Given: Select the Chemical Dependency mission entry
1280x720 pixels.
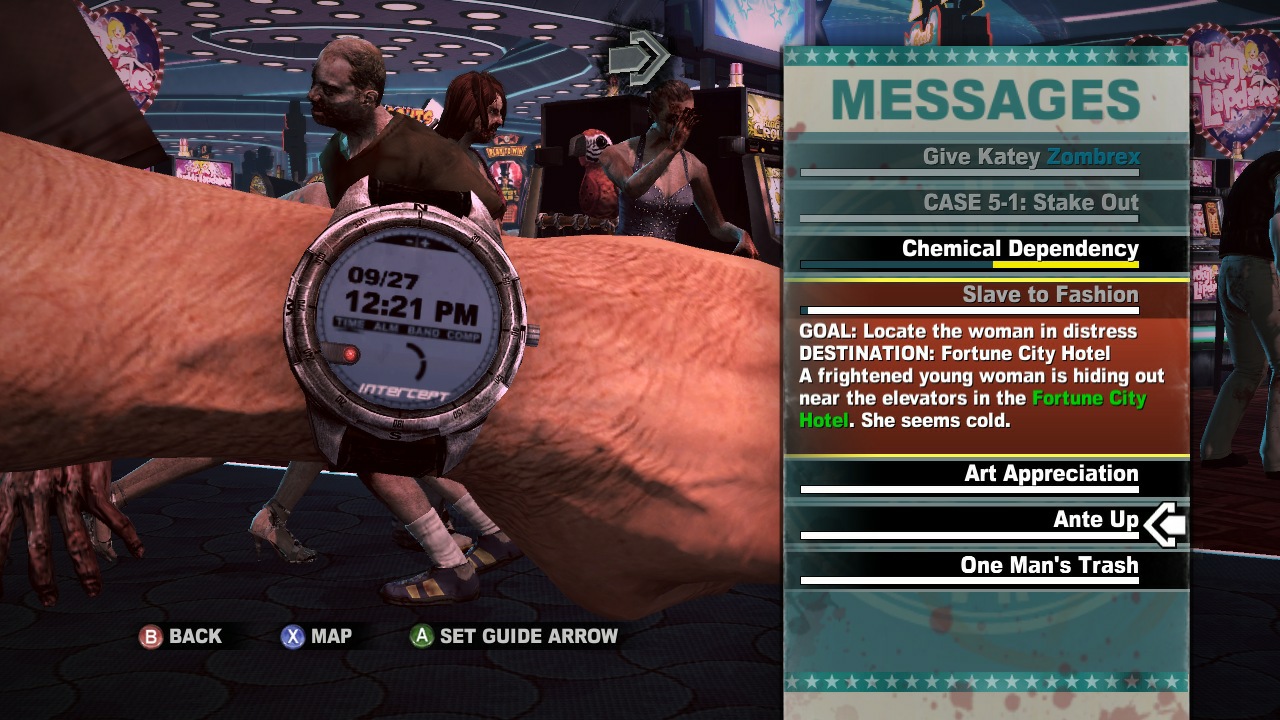Looking at the screenshot, I should click(x=1020, y=248).
